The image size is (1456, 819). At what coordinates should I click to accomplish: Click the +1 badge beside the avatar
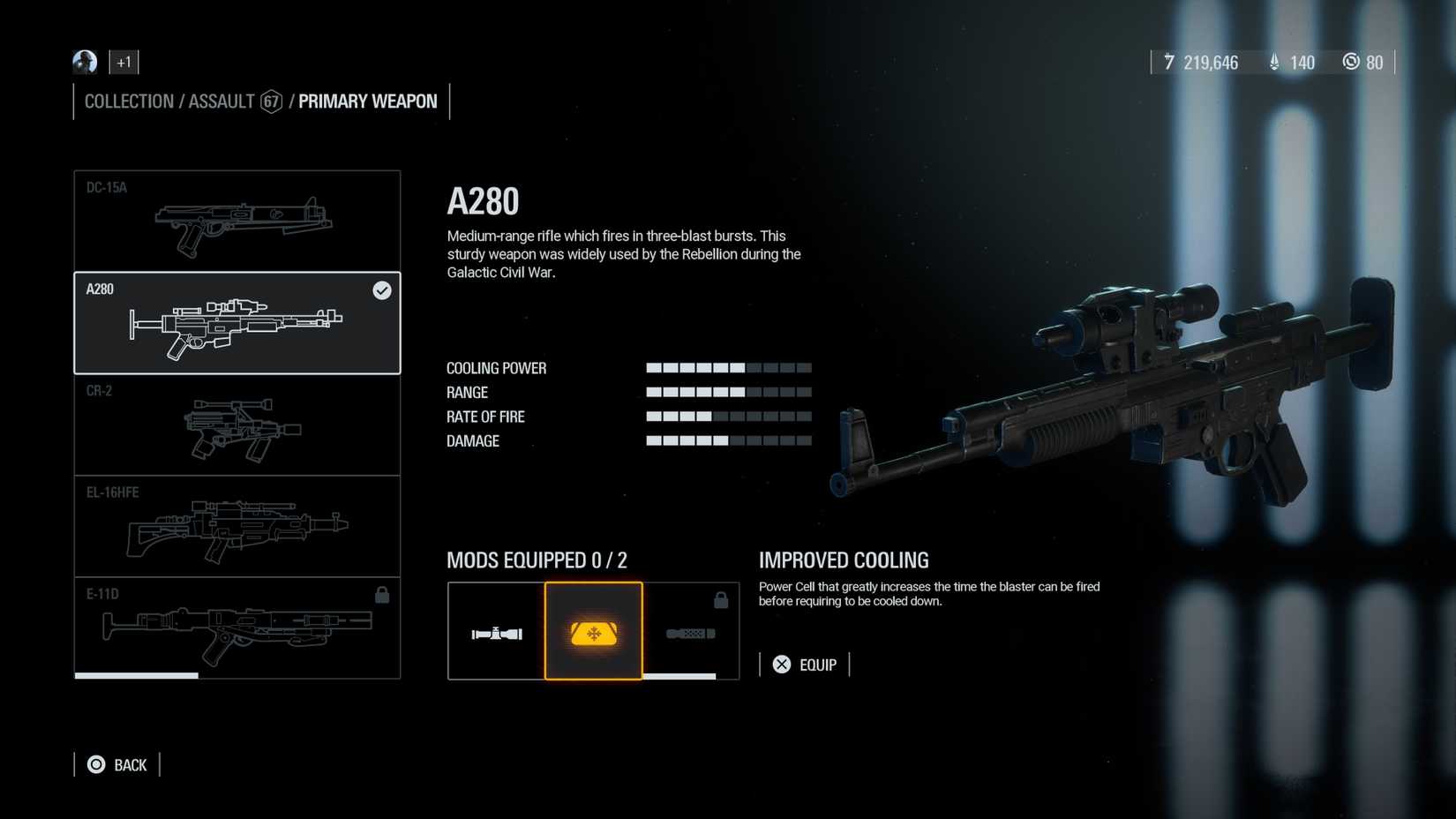(123, 62)
